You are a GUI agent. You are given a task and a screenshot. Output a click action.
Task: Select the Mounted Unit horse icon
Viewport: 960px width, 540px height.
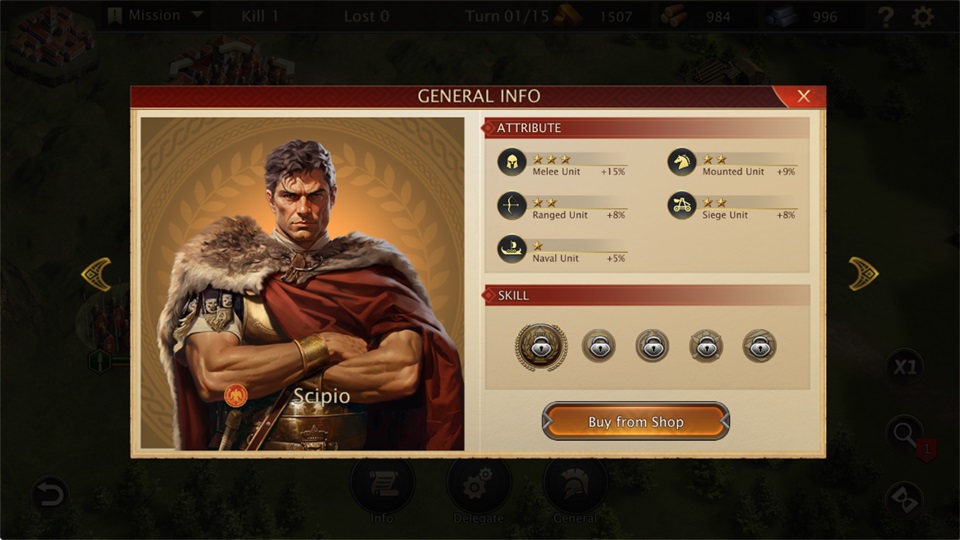[682, 162]
